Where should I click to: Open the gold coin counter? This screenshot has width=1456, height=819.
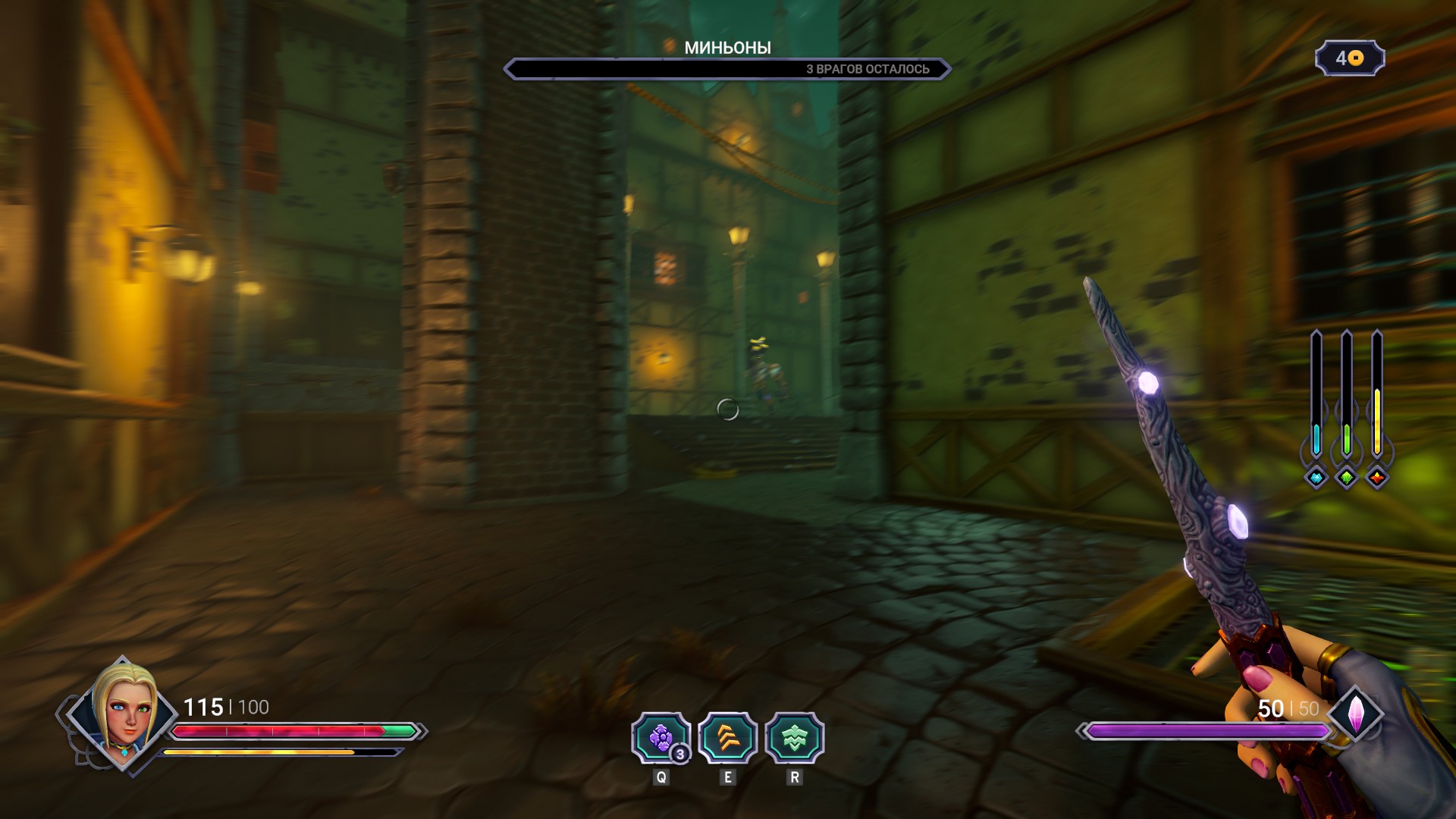click(x=1350, y=58)
